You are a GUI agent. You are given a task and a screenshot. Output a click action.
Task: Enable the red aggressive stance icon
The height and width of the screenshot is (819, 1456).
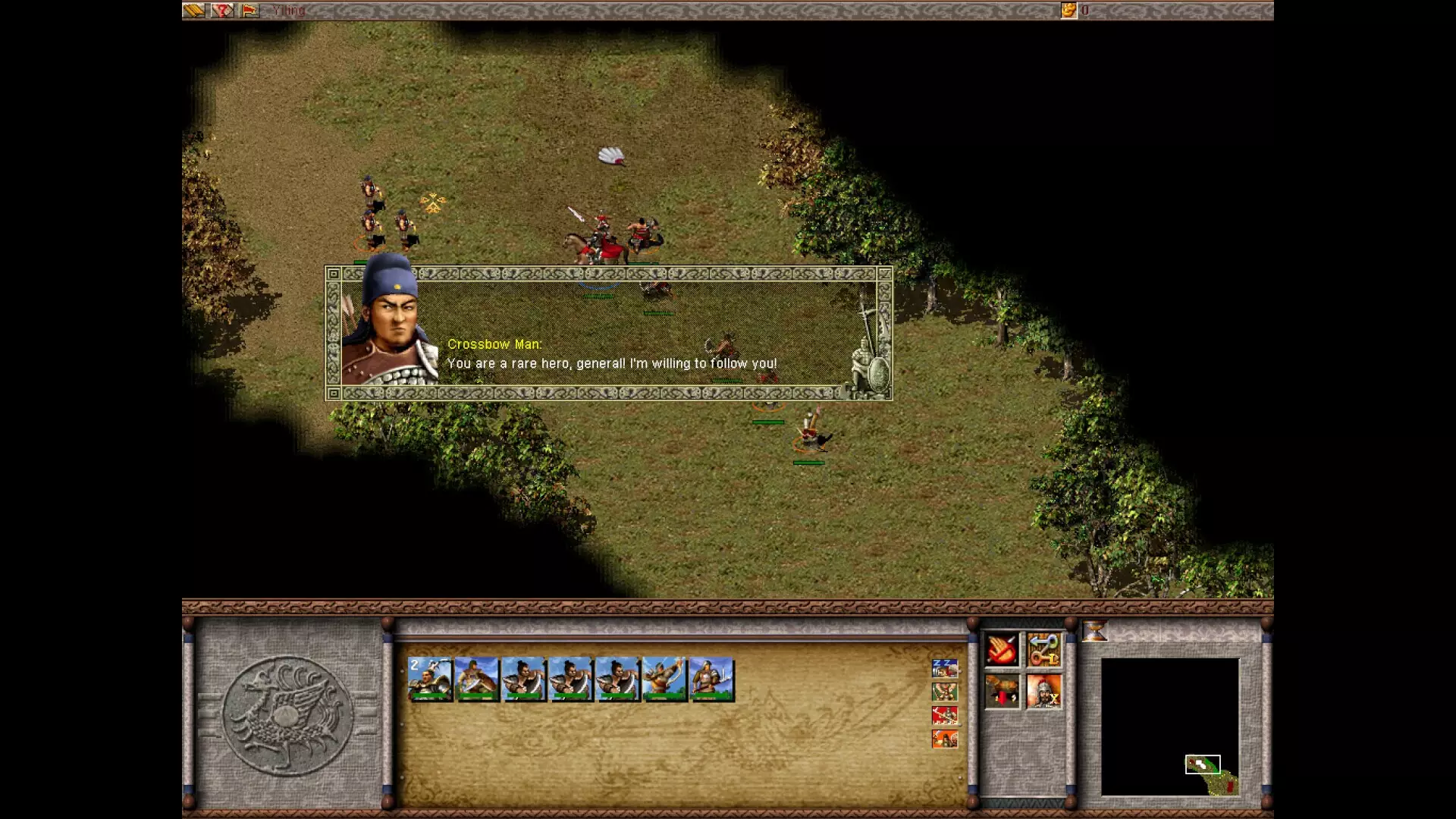point(943,717)
